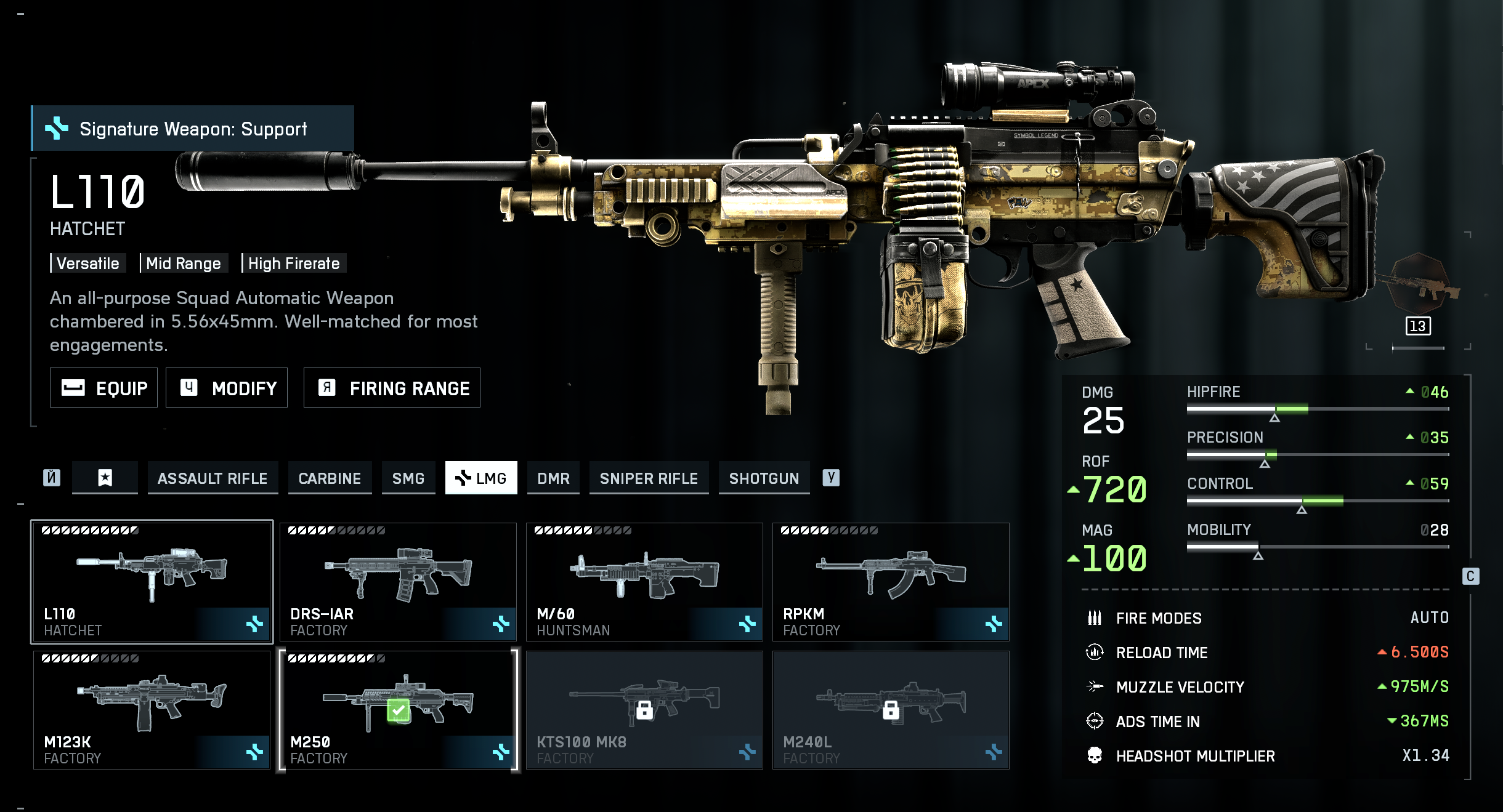Screen dimensions: 1503x812
Task: Pick the M/60 Huntsman weapon tile
Action: tap(644, 582)
